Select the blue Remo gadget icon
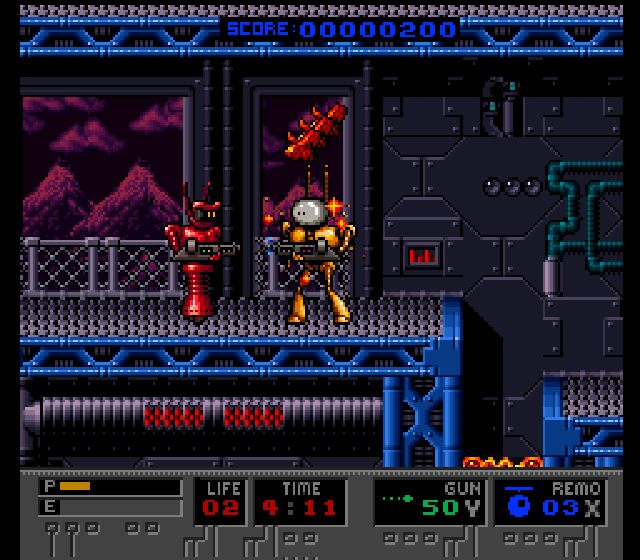Viewport: 640px width, 560px height. 517,504
